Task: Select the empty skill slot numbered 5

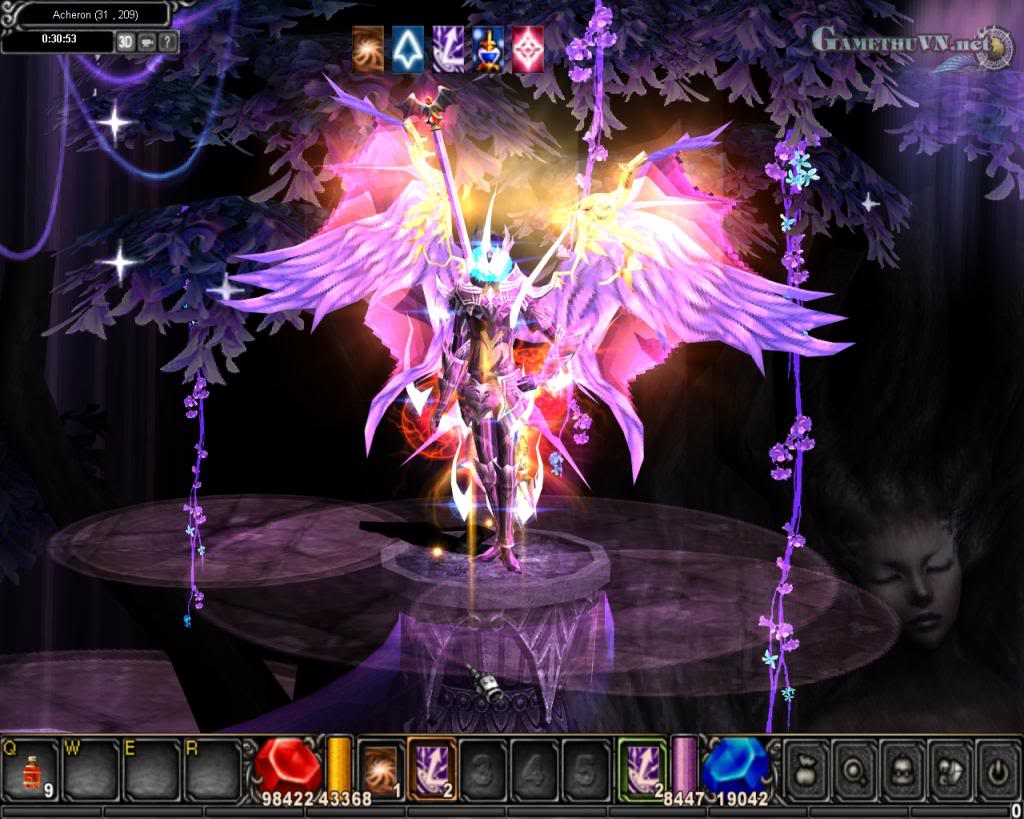Action: pos(586,771)
